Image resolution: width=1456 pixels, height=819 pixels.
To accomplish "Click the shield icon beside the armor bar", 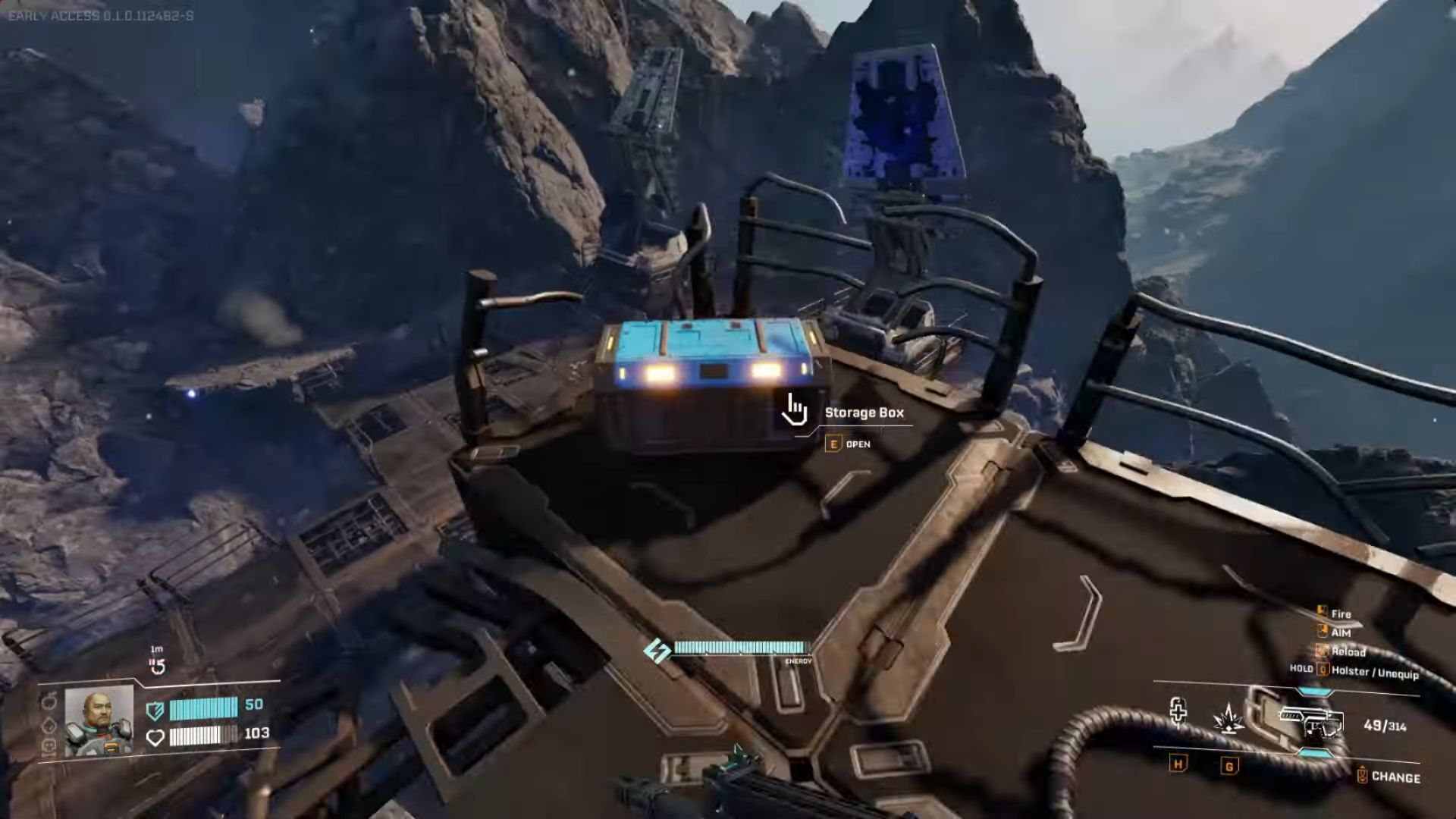I will point(155,711).
